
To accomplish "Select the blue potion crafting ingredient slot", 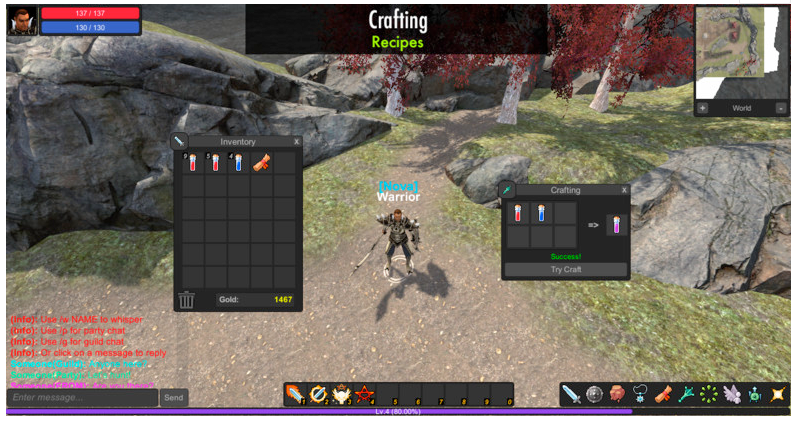I will (x=542, y=213).
